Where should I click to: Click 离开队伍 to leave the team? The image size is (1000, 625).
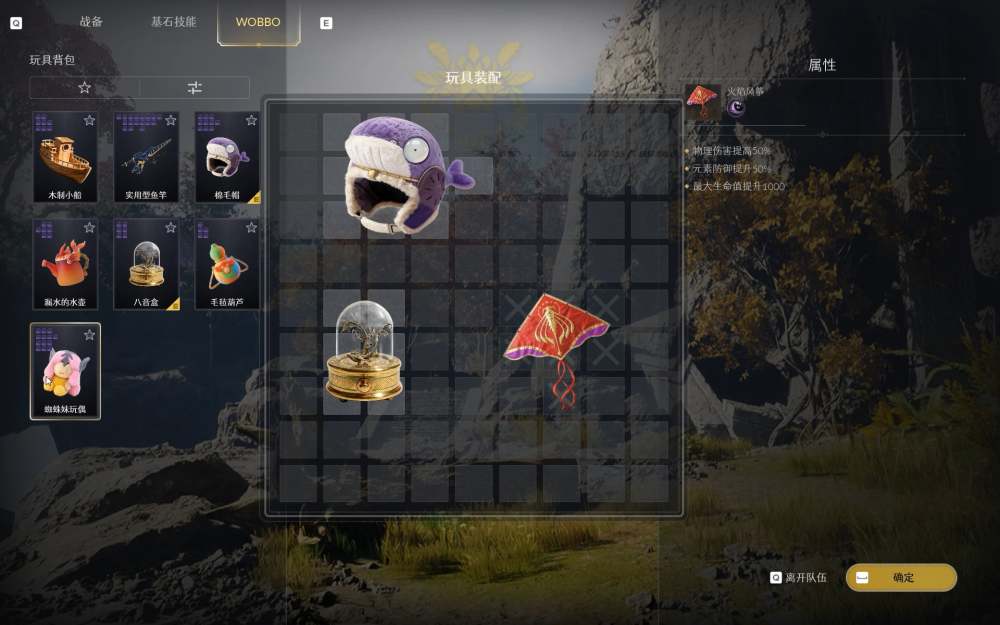[x=802, y=578]
